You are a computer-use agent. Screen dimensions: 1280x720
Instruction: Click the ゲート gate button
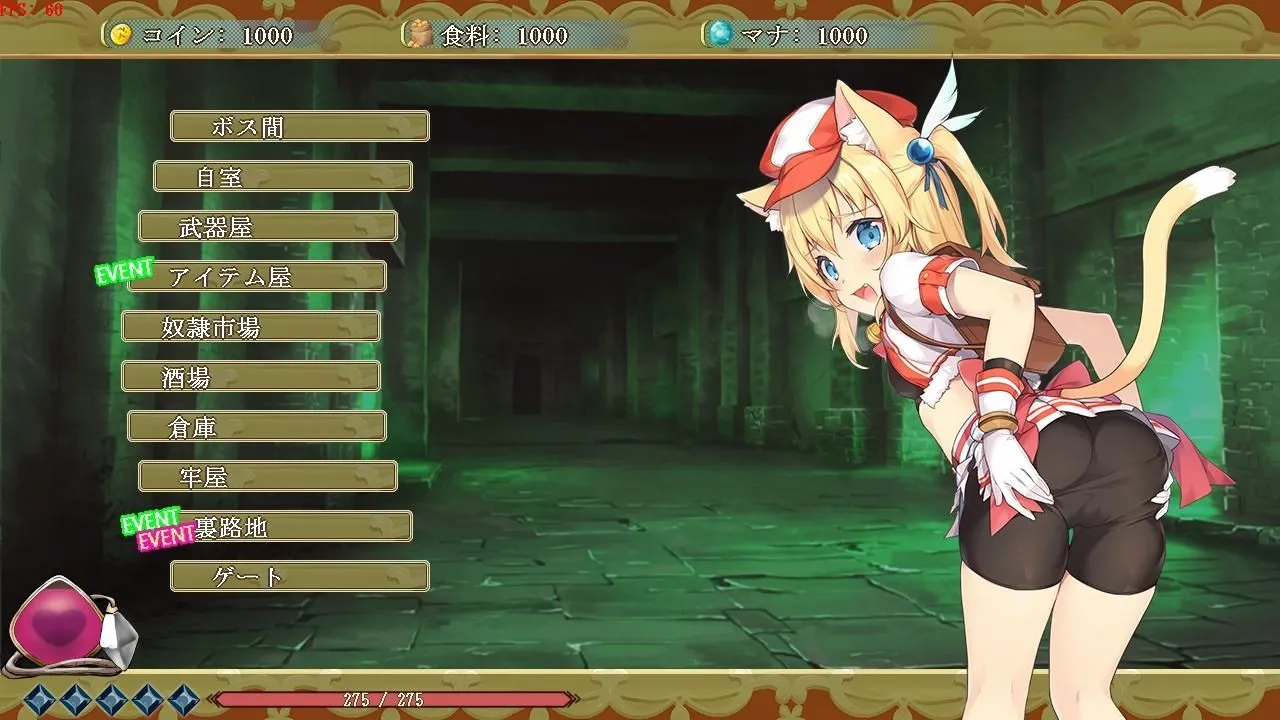click(x=299, y=576)
